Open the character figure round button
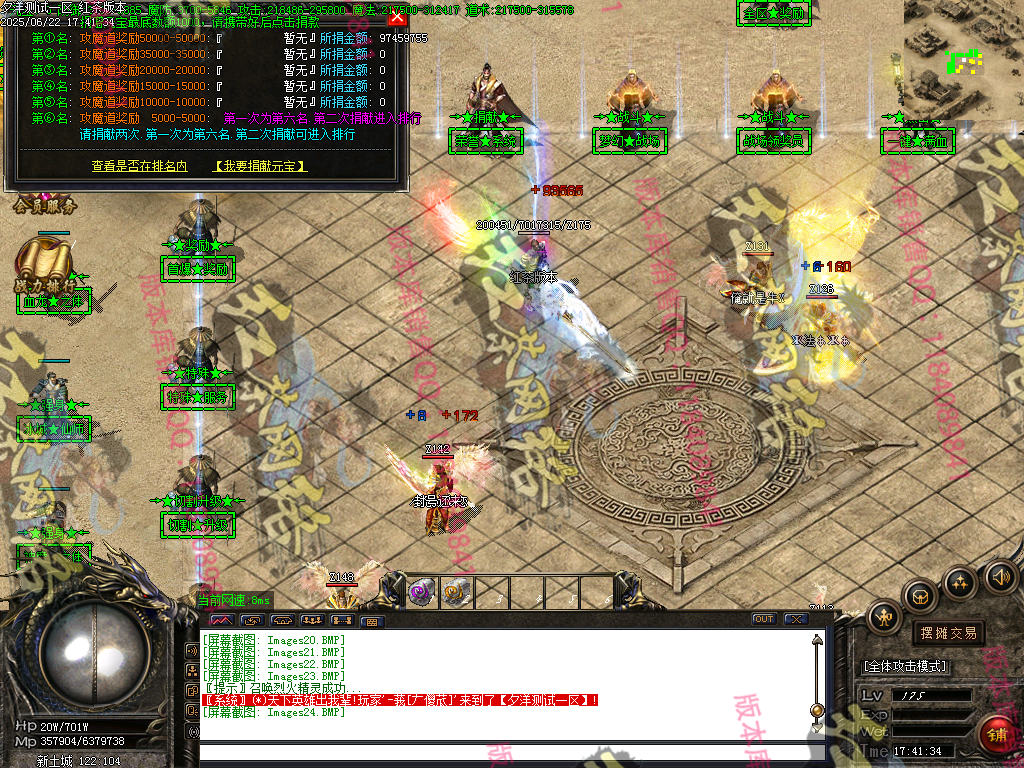Viewport: 1024px width, 768px height. coord(885,617)
